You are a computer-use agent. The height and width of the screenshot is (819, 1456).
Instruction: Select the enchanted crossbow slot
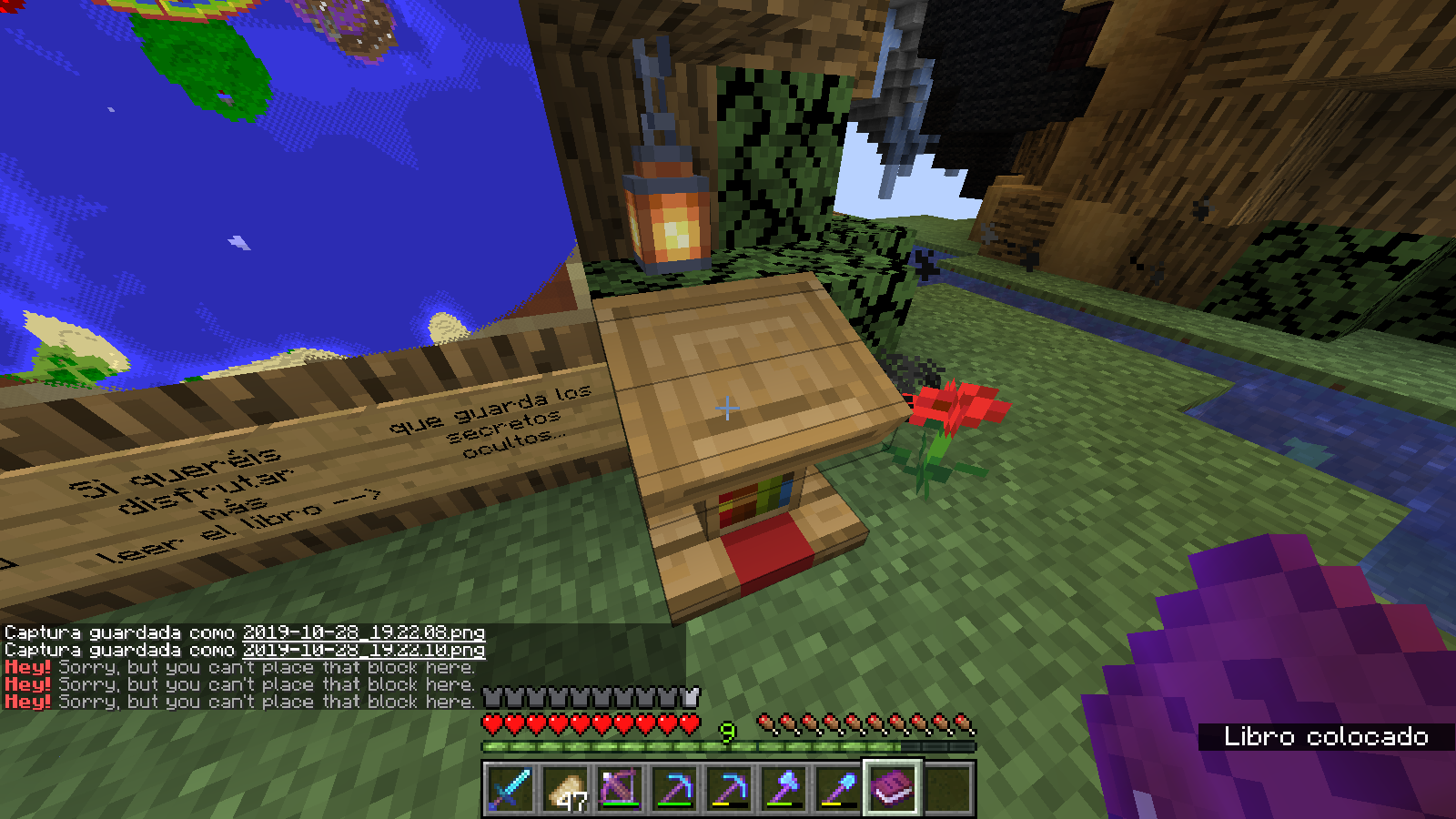pyautogui.click(x=620, y=788)
